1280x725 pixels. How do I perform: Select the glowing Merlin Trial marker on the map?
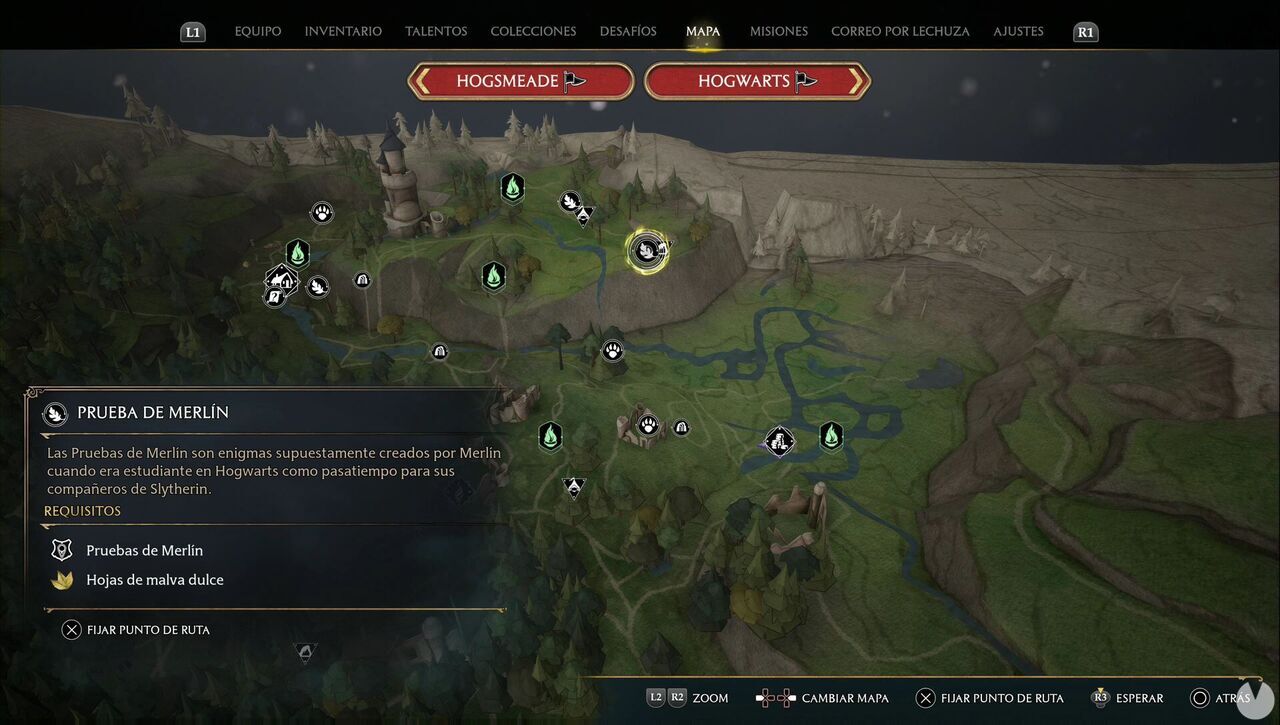coord(646,250)
